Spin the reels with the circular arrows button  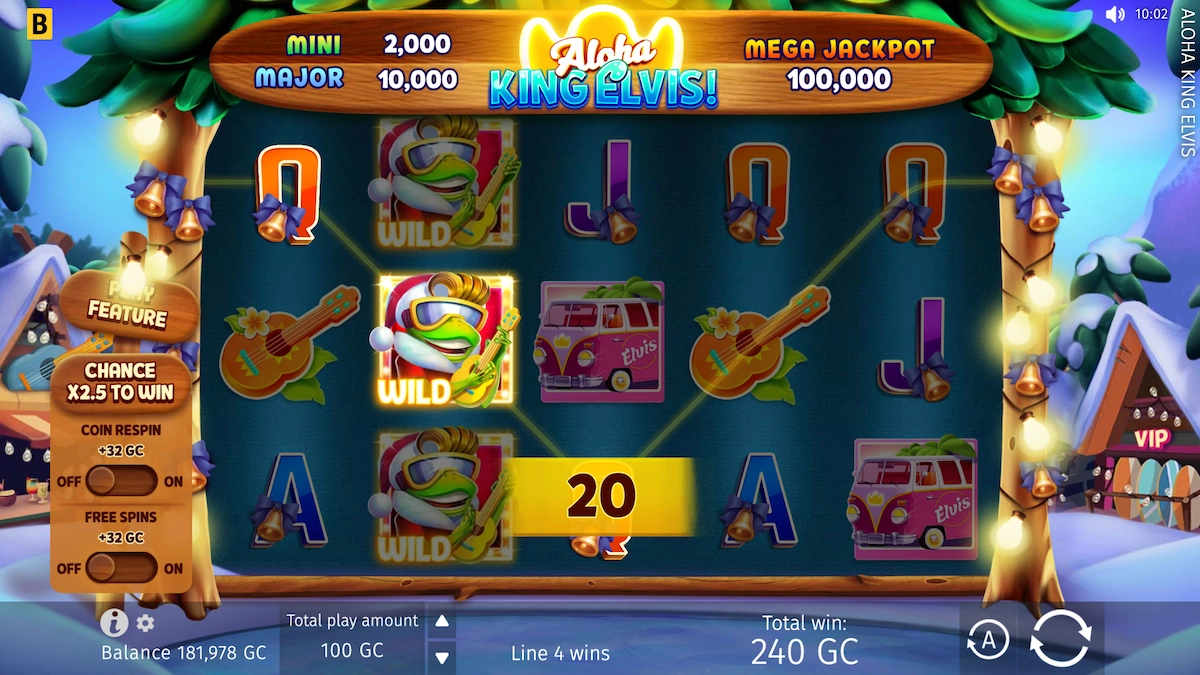[x=1060, y=638]
